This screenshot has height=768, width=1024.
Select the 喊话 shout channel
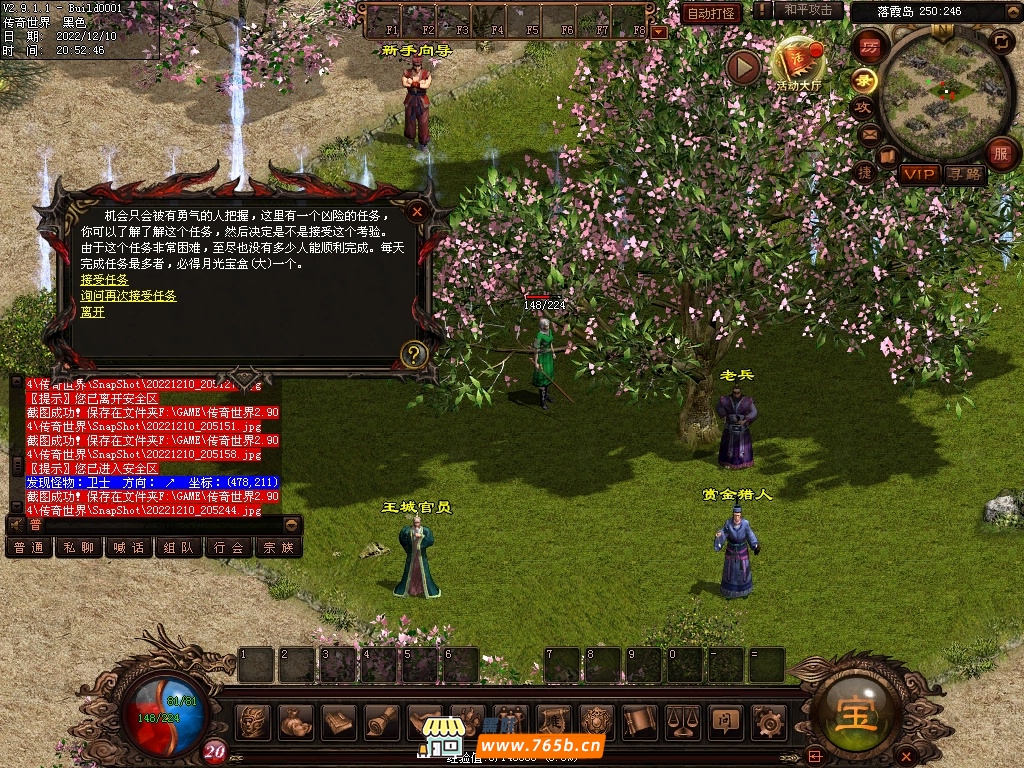(129, 547)
